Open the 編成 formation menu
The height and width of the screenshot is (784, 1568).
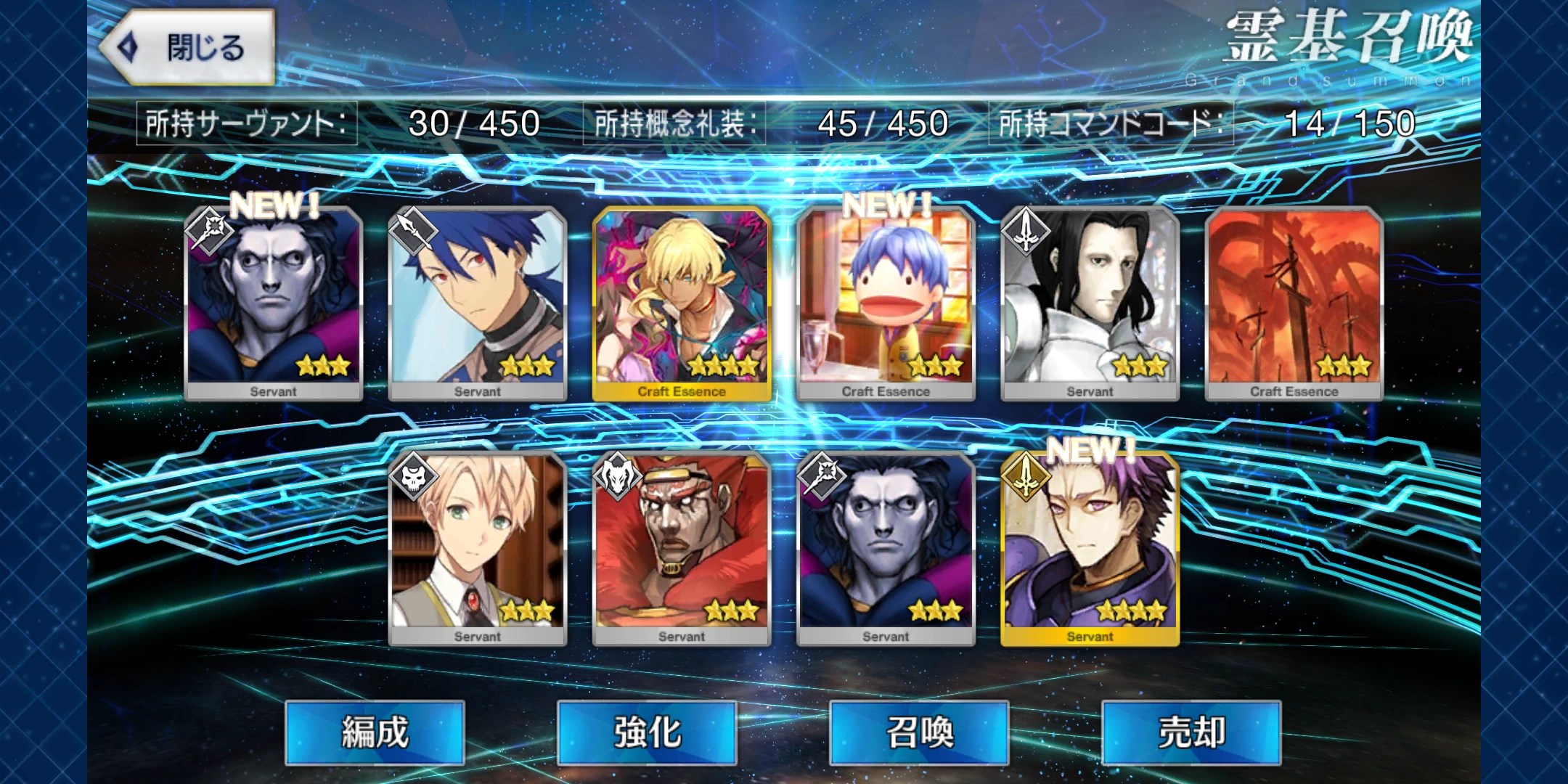point(375,732)
